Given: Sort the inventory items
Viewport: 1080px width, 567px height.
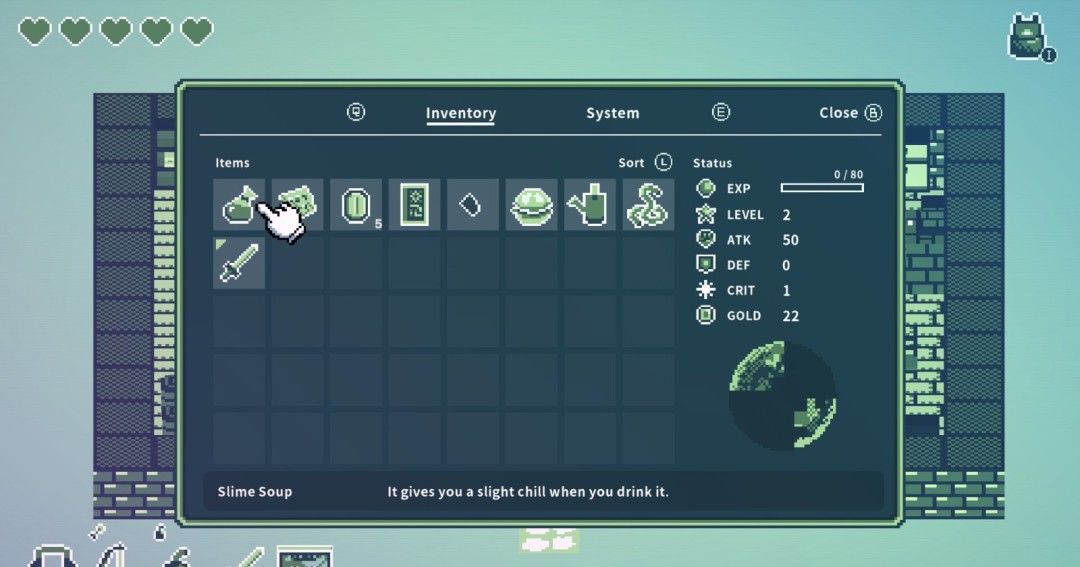Looking at the screenshot, I should (x=646, y=162).
